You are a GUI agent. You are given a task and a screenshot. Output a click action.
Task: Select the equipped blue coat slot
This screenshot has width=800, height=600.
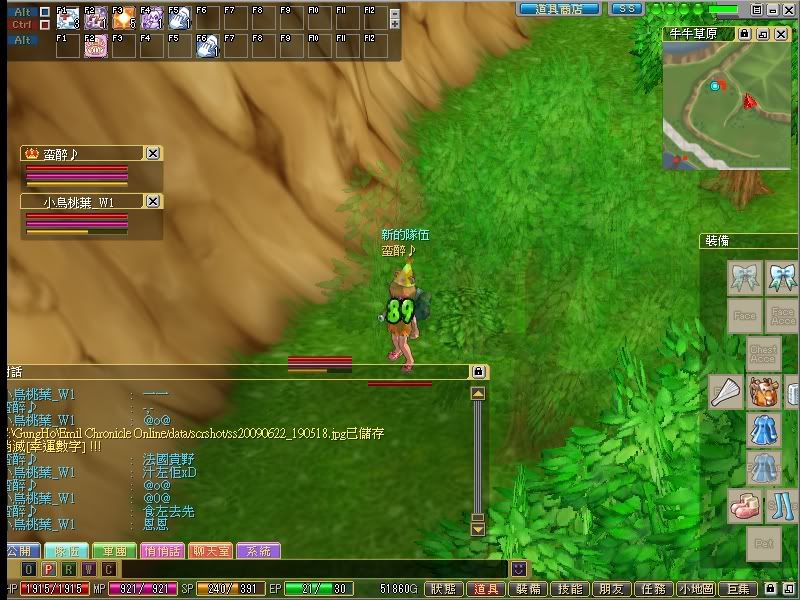[x=764, y=430]
